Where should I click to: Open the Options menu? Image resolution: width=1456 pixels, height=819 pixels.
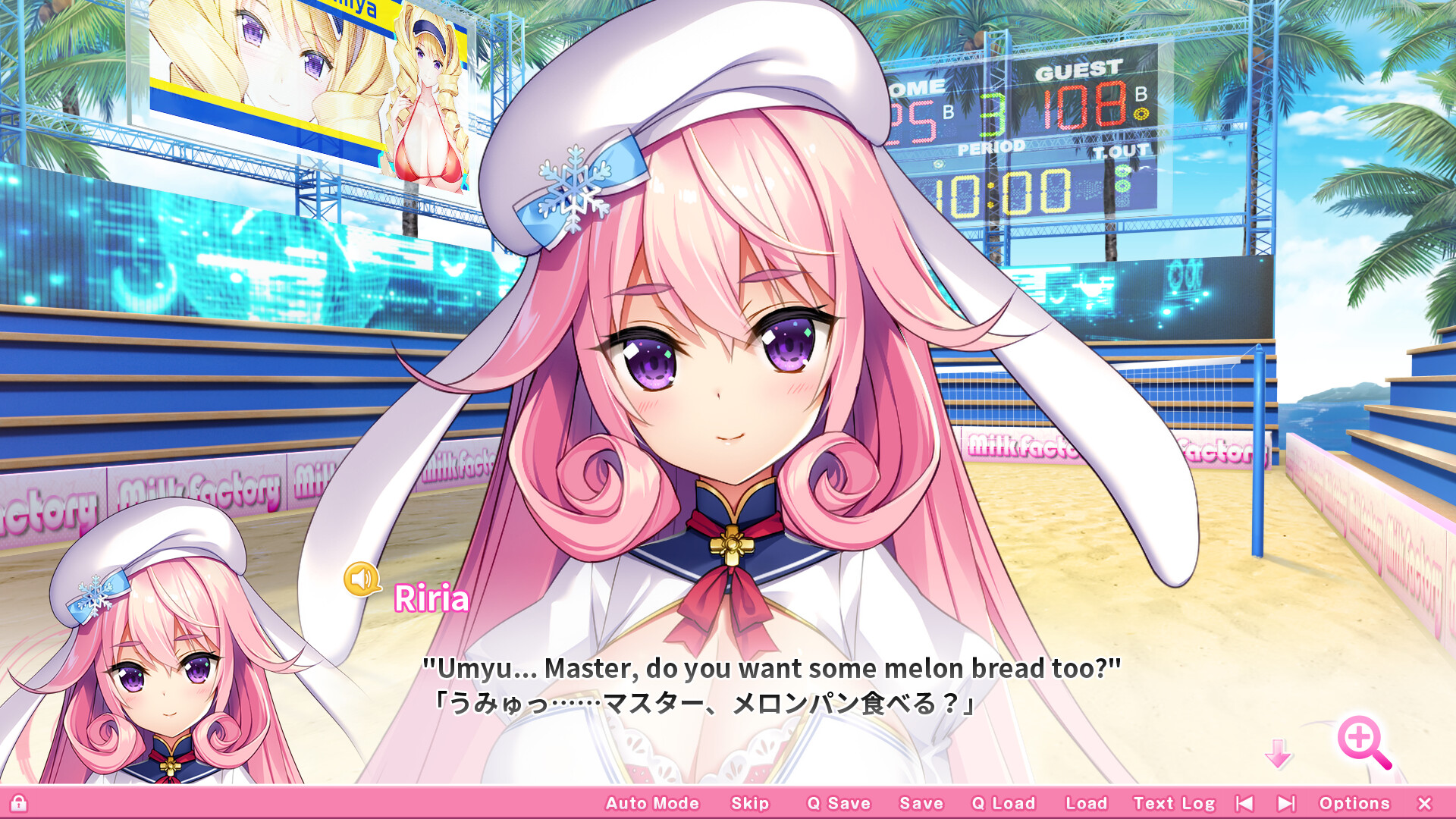click(1355, 803)
